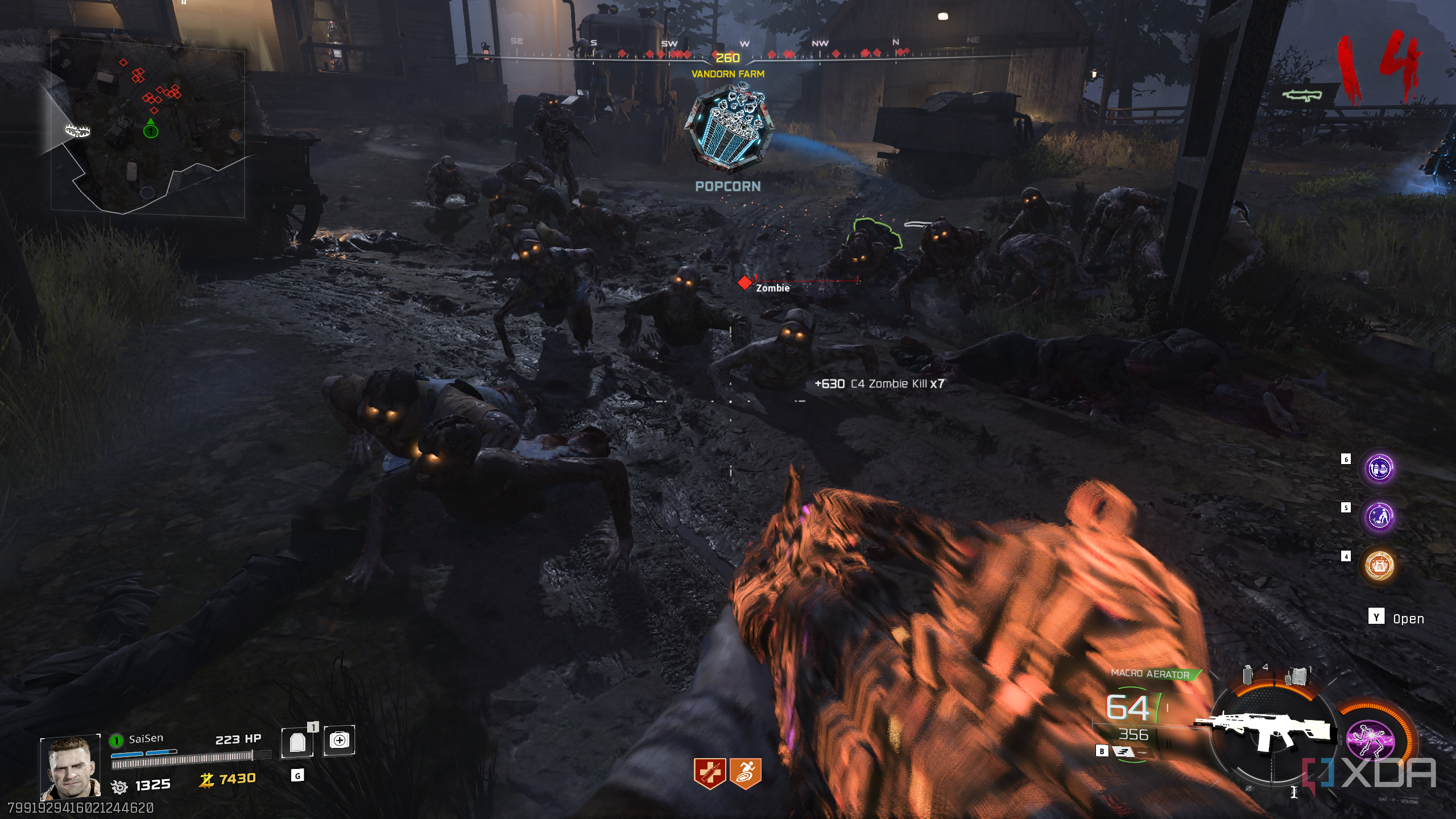1456x819 pixels.
Task: Click the Stamin-Up running man perk icon
Action: coord(745,773)
